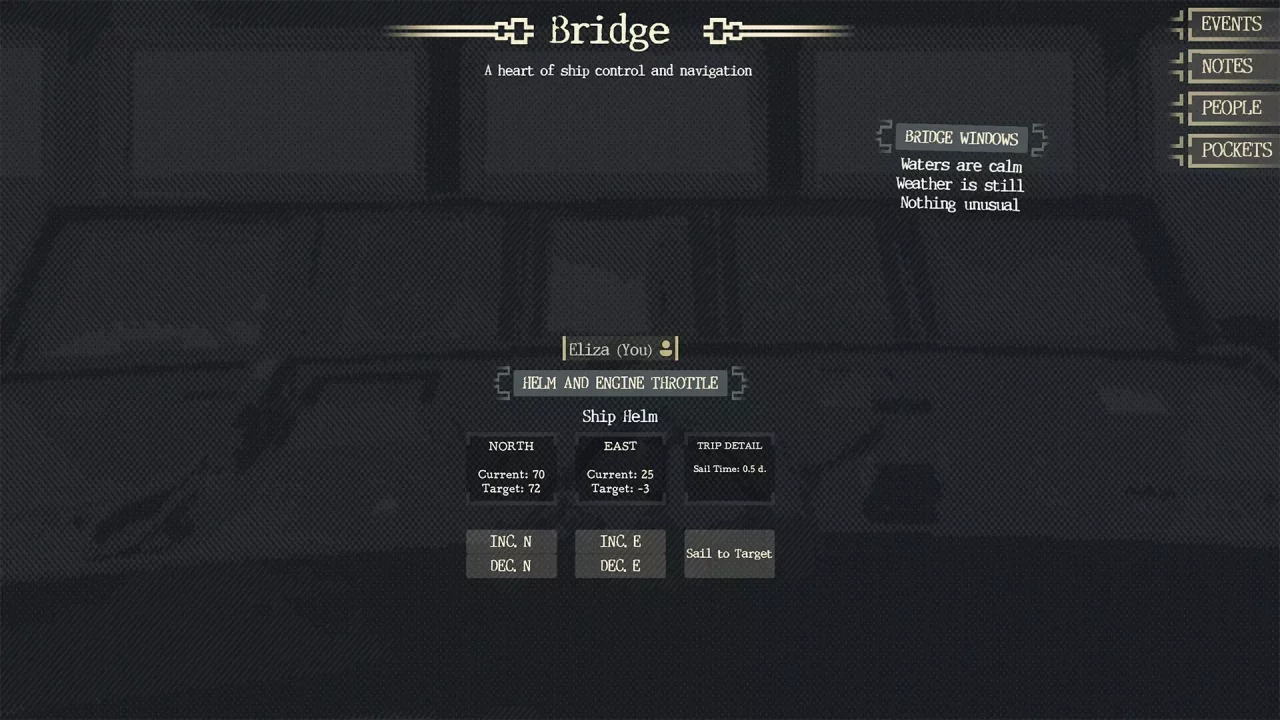Open the NOTES tab

pyautogui.click(x=1226, y=65)
